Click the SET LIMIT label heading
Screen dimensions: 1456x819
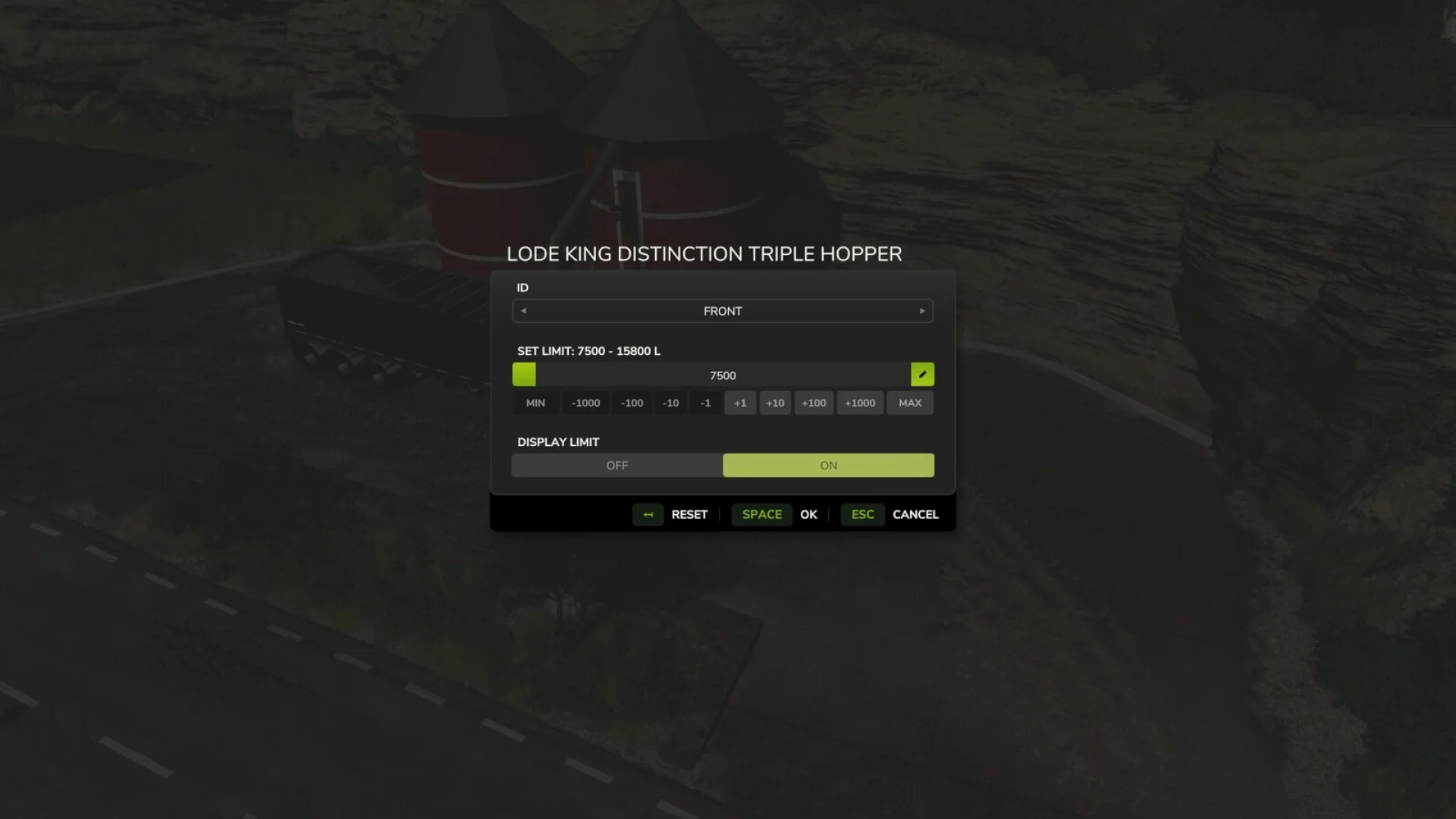pyautogui.click(x=588, y=351)
